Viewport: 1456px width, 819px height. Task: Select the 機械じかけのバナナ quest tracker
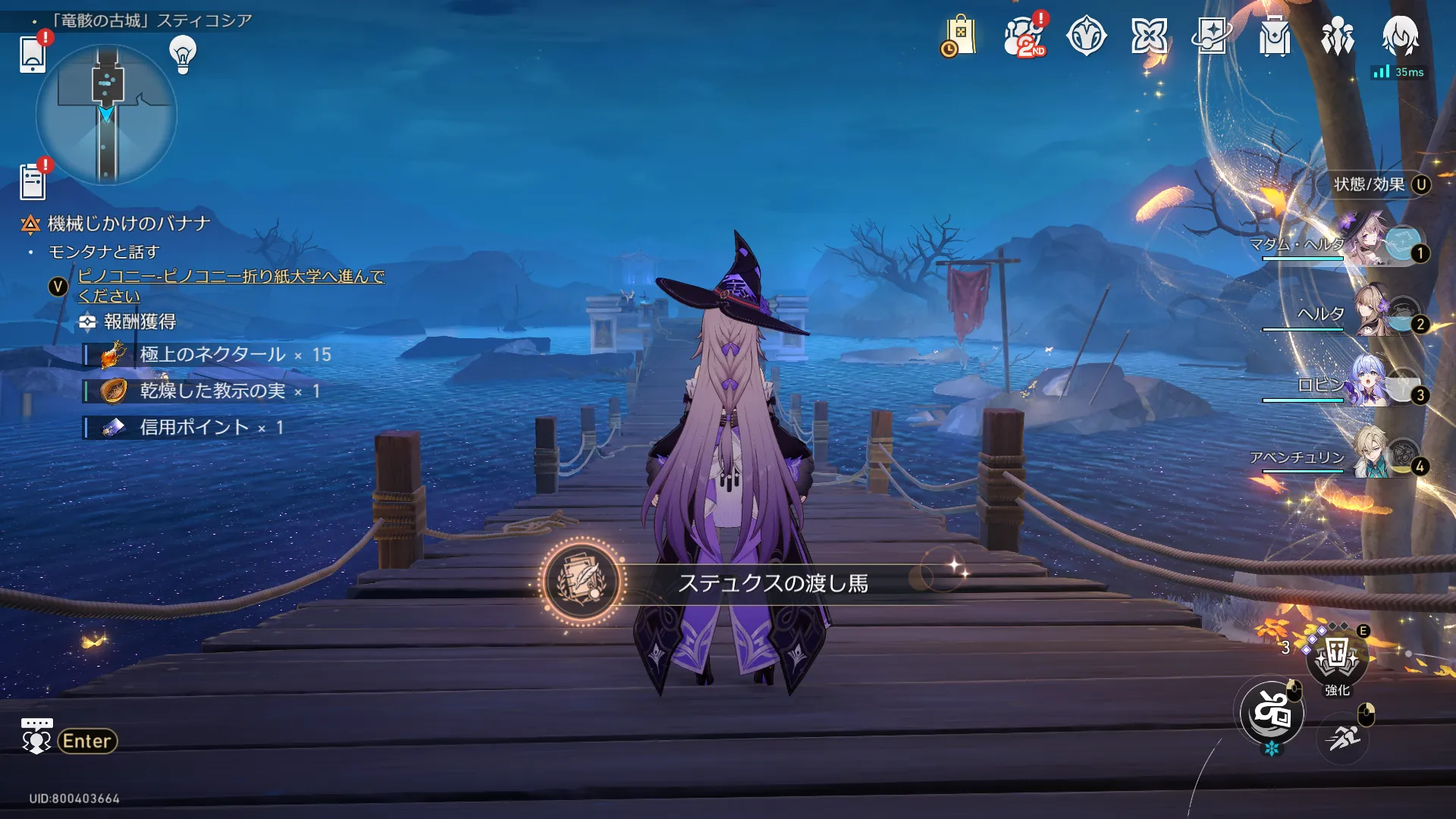coord(128,224)
